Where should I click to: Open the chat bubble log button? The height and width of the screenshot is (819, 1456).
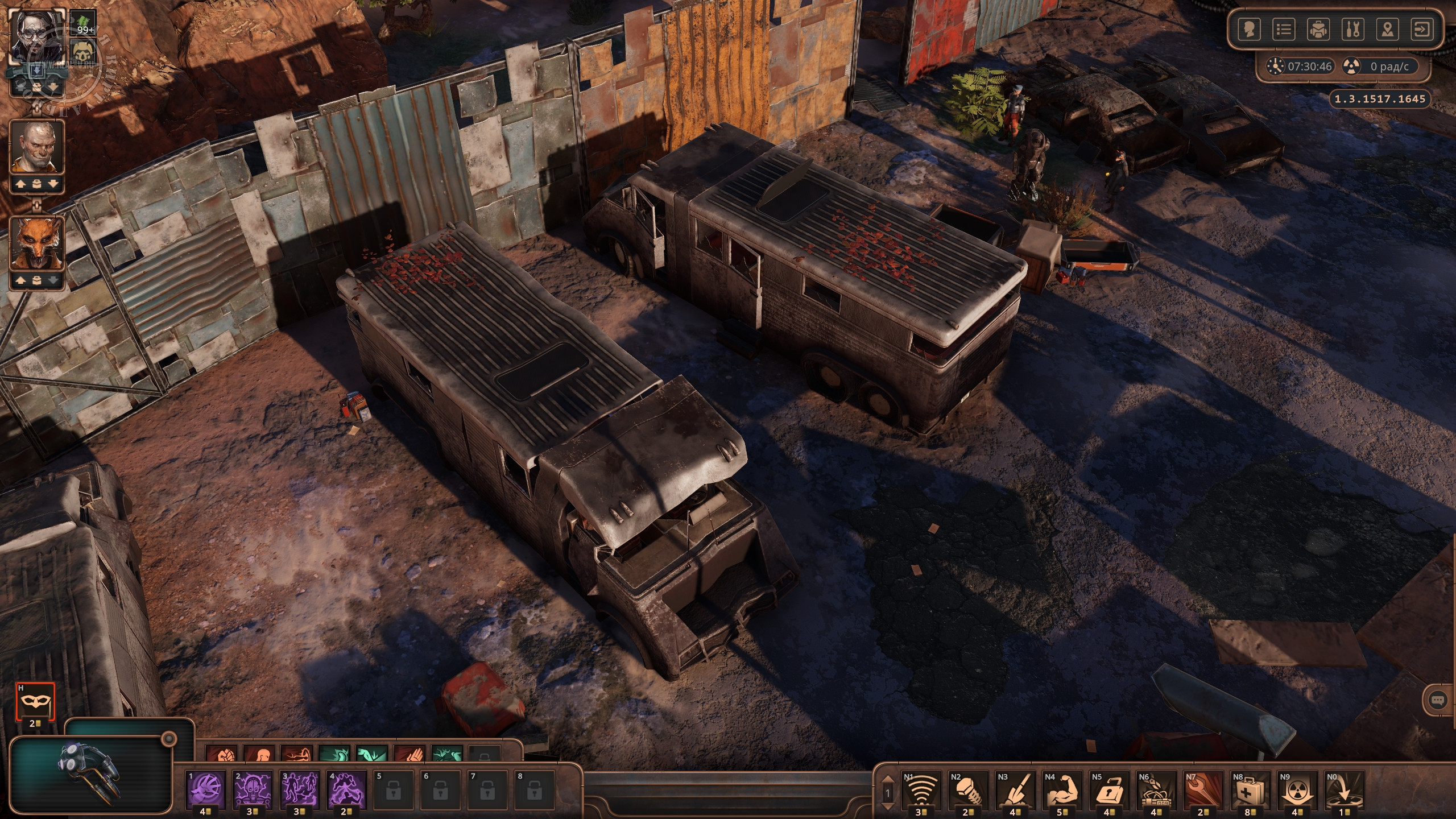tap(1438, 701)
